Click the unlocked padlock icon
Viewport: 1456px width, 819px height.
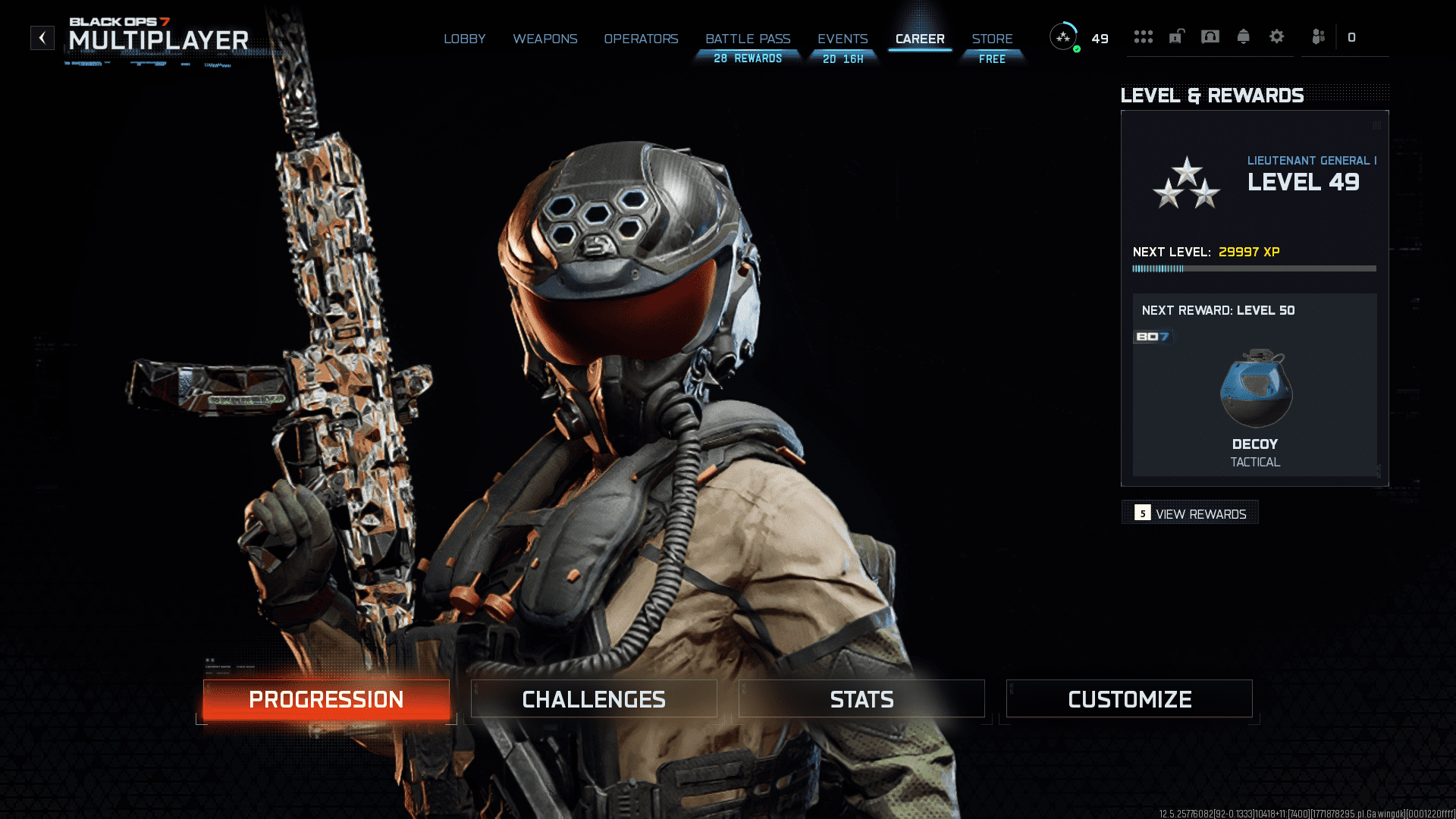coord(1176,36)
